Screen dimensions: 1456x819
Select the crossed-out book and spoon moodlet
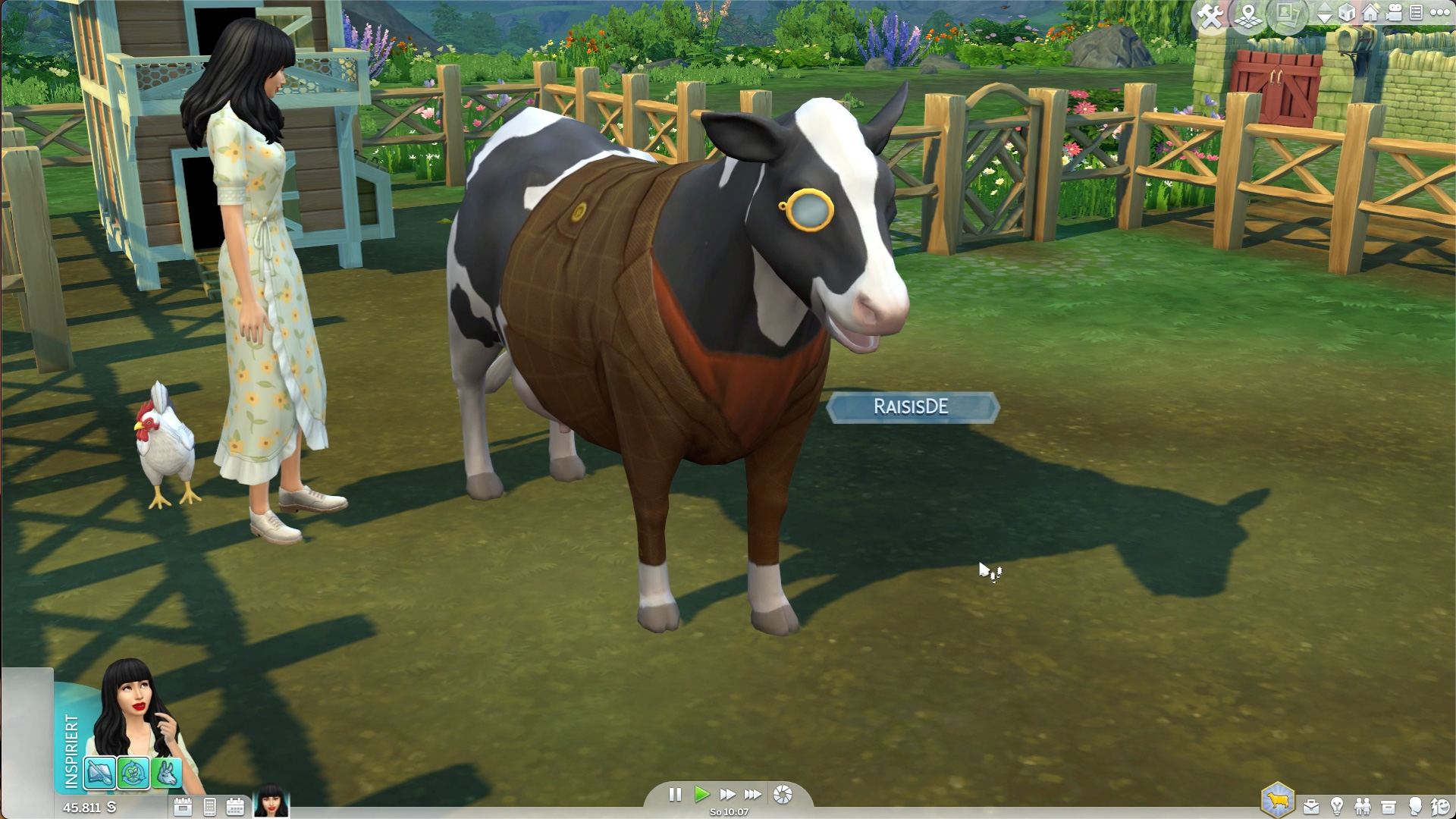click(x=100, y=773)
